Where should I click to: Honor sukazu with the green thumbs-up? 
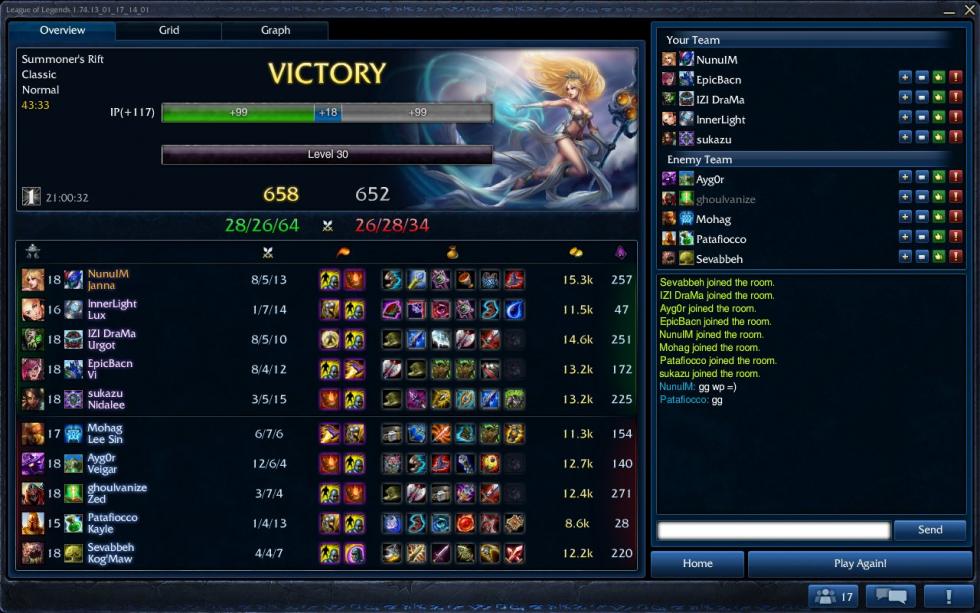click(939, 138)
